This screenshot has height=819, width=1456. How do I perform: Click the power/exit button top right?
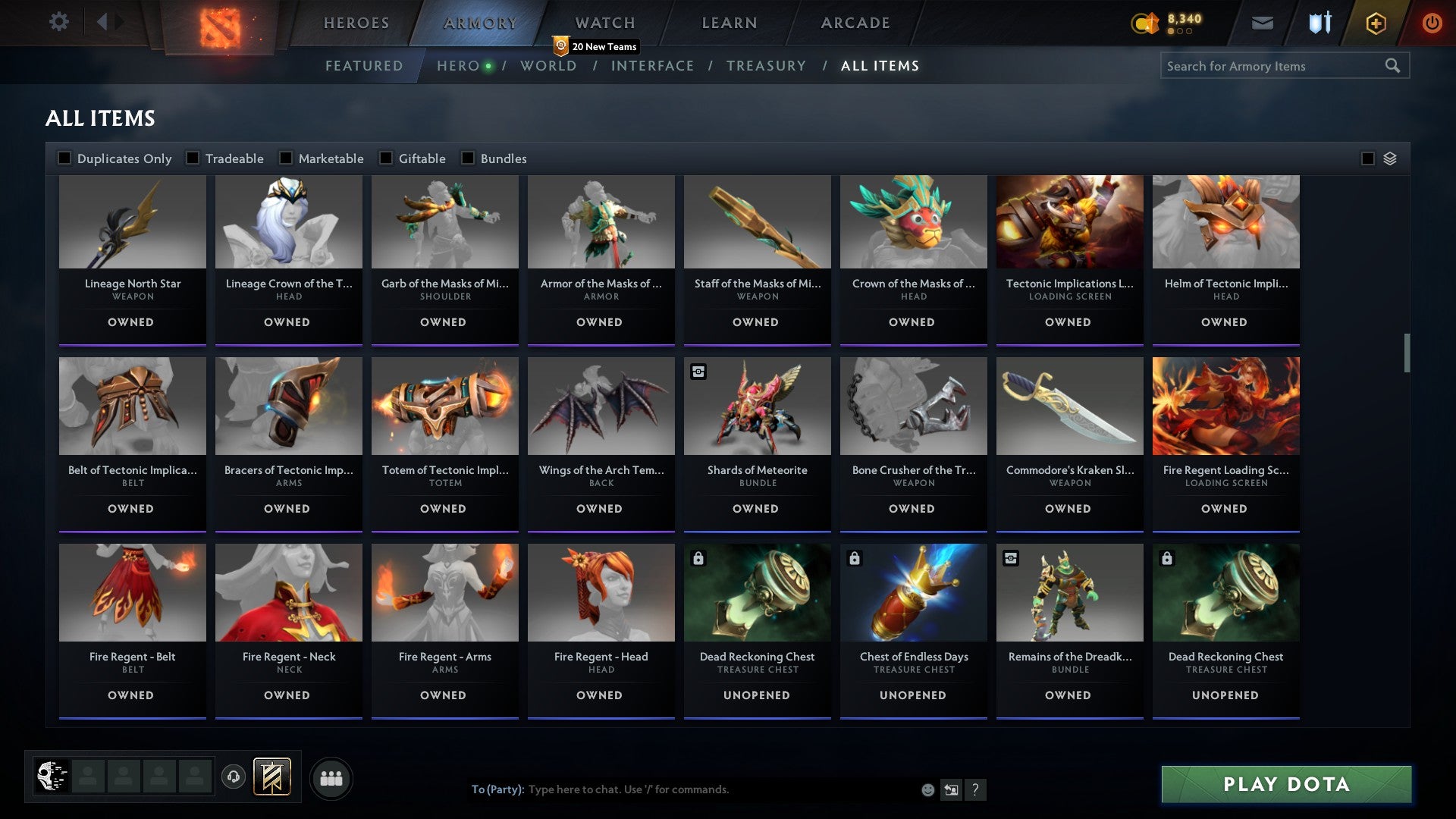click(x=1432, y=23)
